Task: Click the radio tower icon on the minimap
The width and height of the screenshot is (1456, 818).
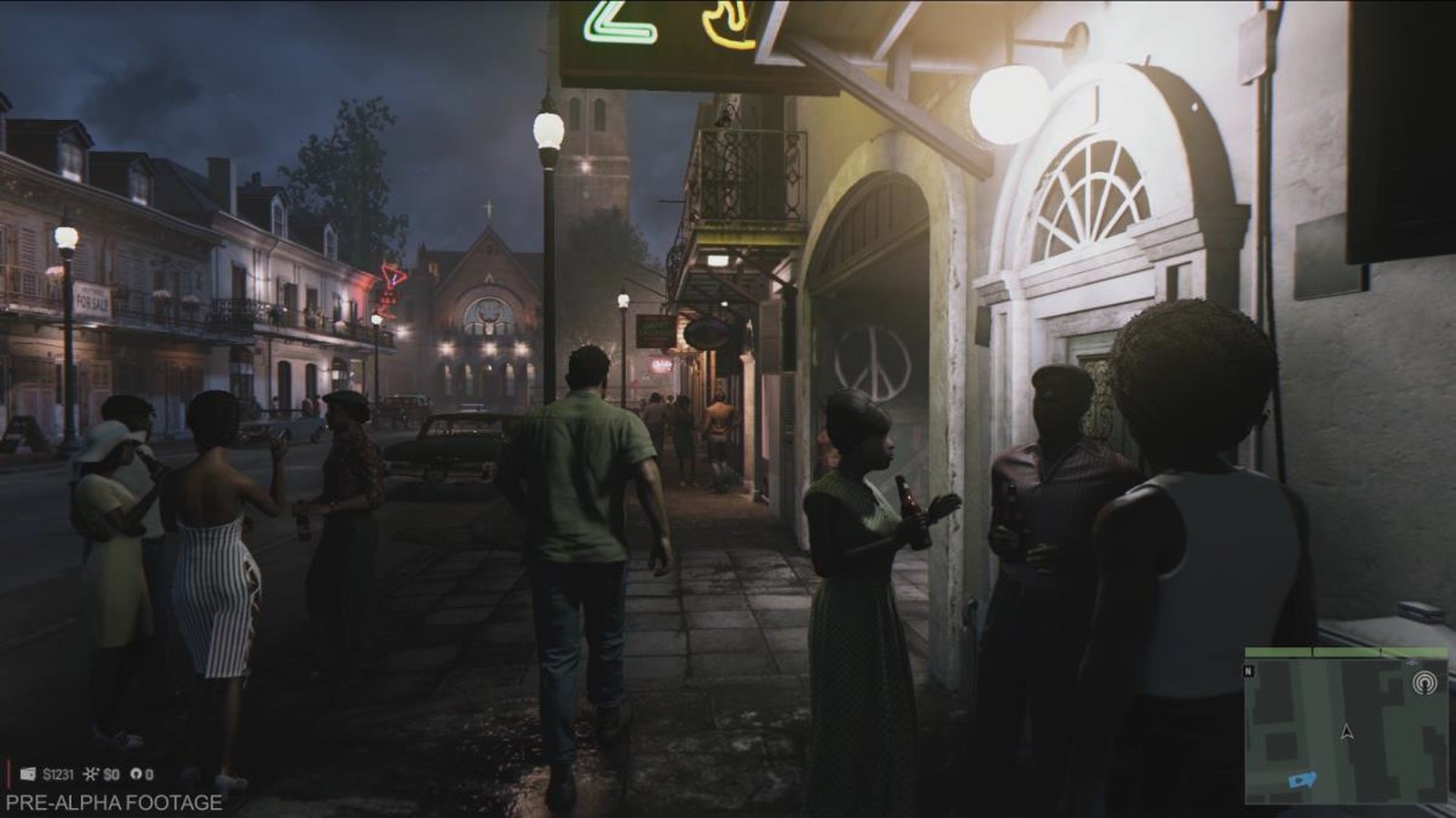Action: (x=1425, y=682)
